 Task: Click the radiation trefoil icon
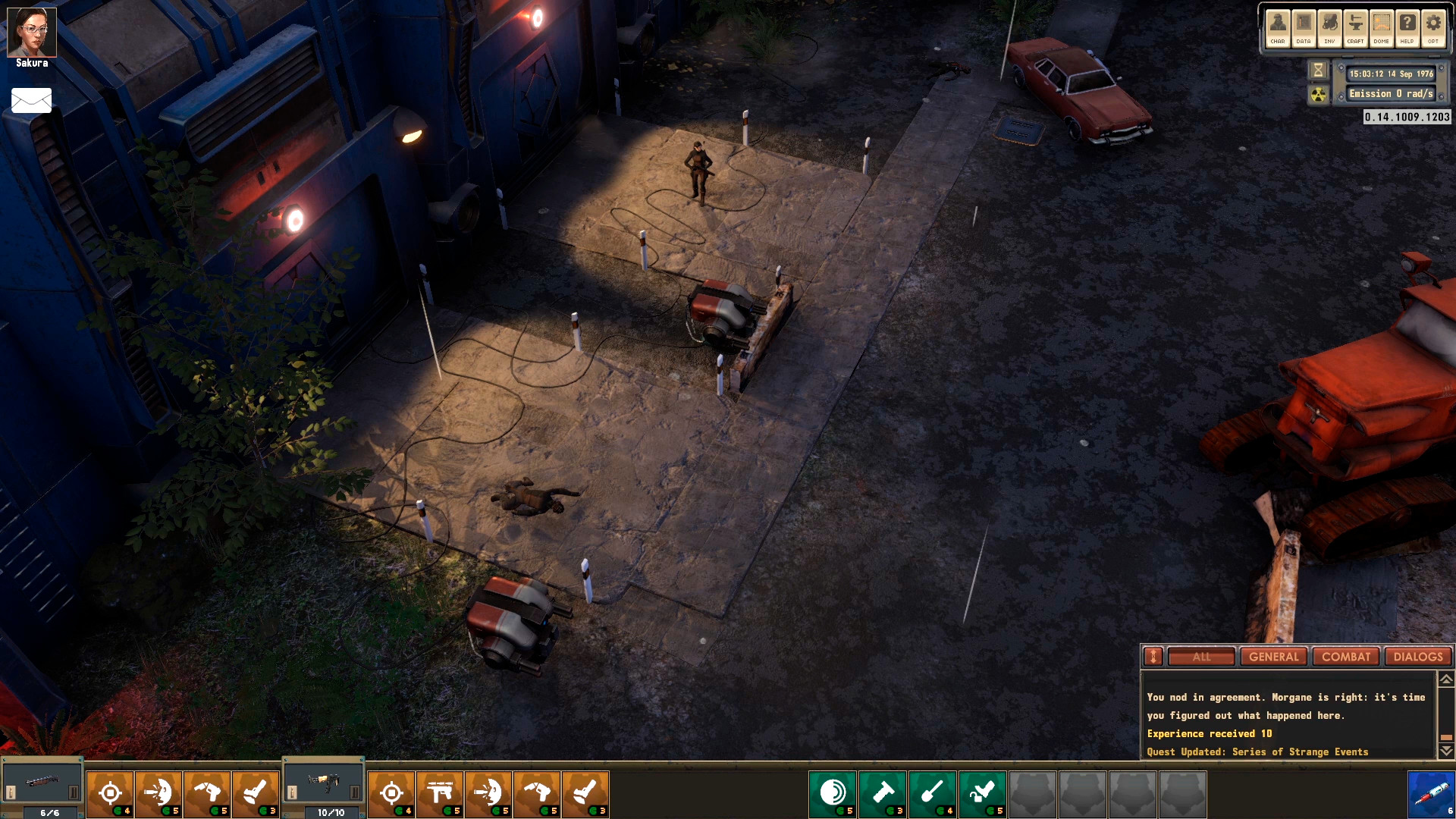coord(1319,95)
